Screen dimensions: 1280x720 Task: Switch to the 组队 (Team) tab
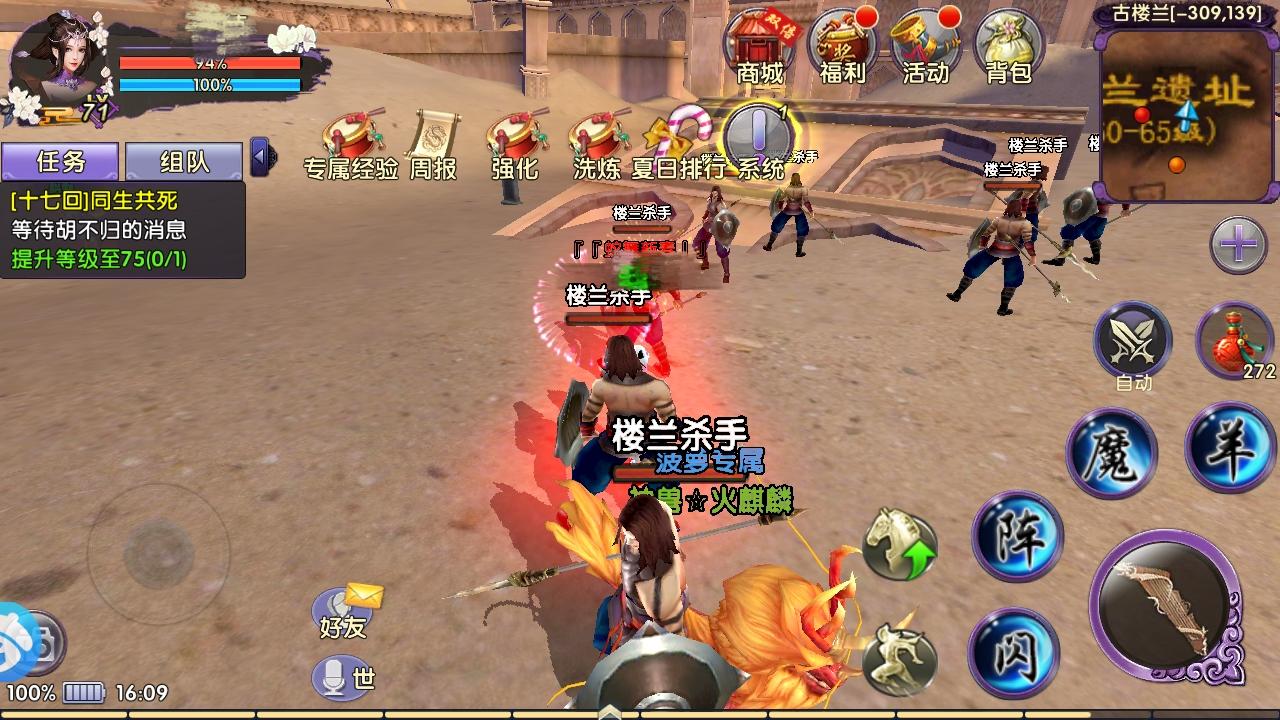(185, 161)
